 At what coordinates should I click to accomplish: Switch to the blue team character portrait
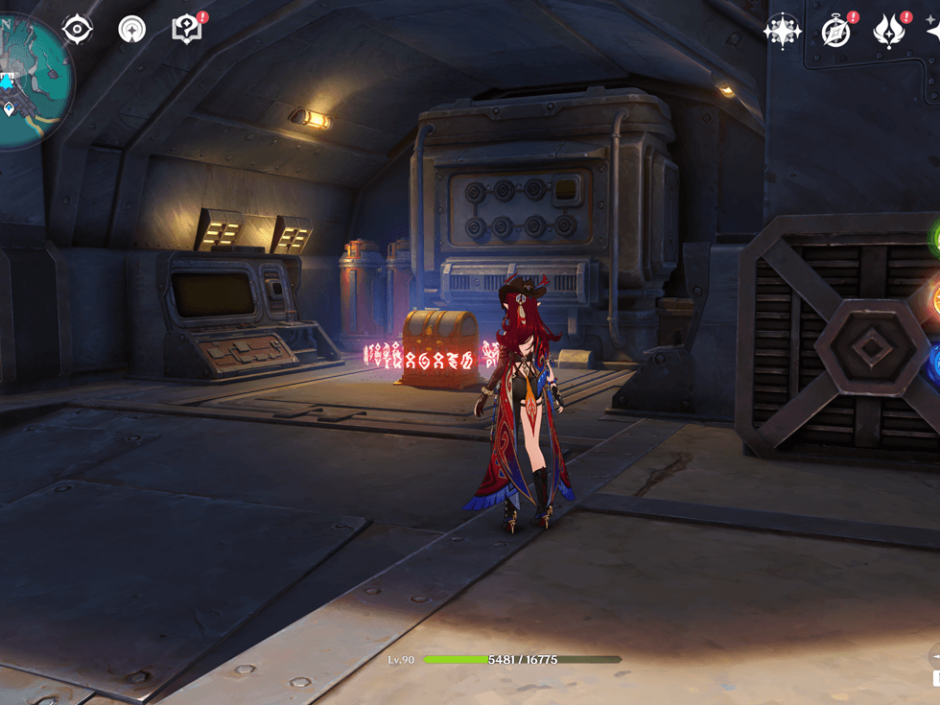coord(935,364)
